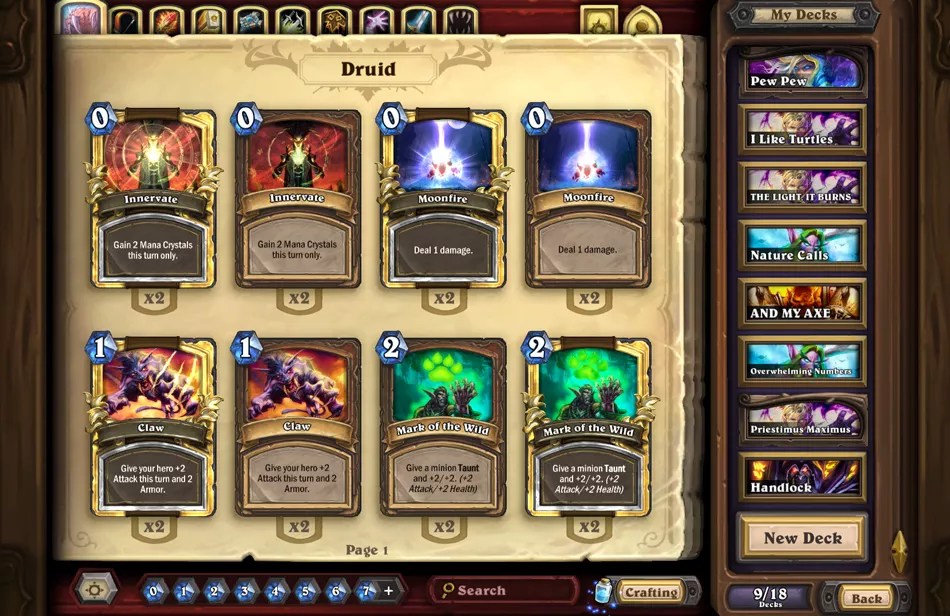Choose the Nature Calls deck
Image resolution: width=950 pixels, height=616 pixels.
802,245
